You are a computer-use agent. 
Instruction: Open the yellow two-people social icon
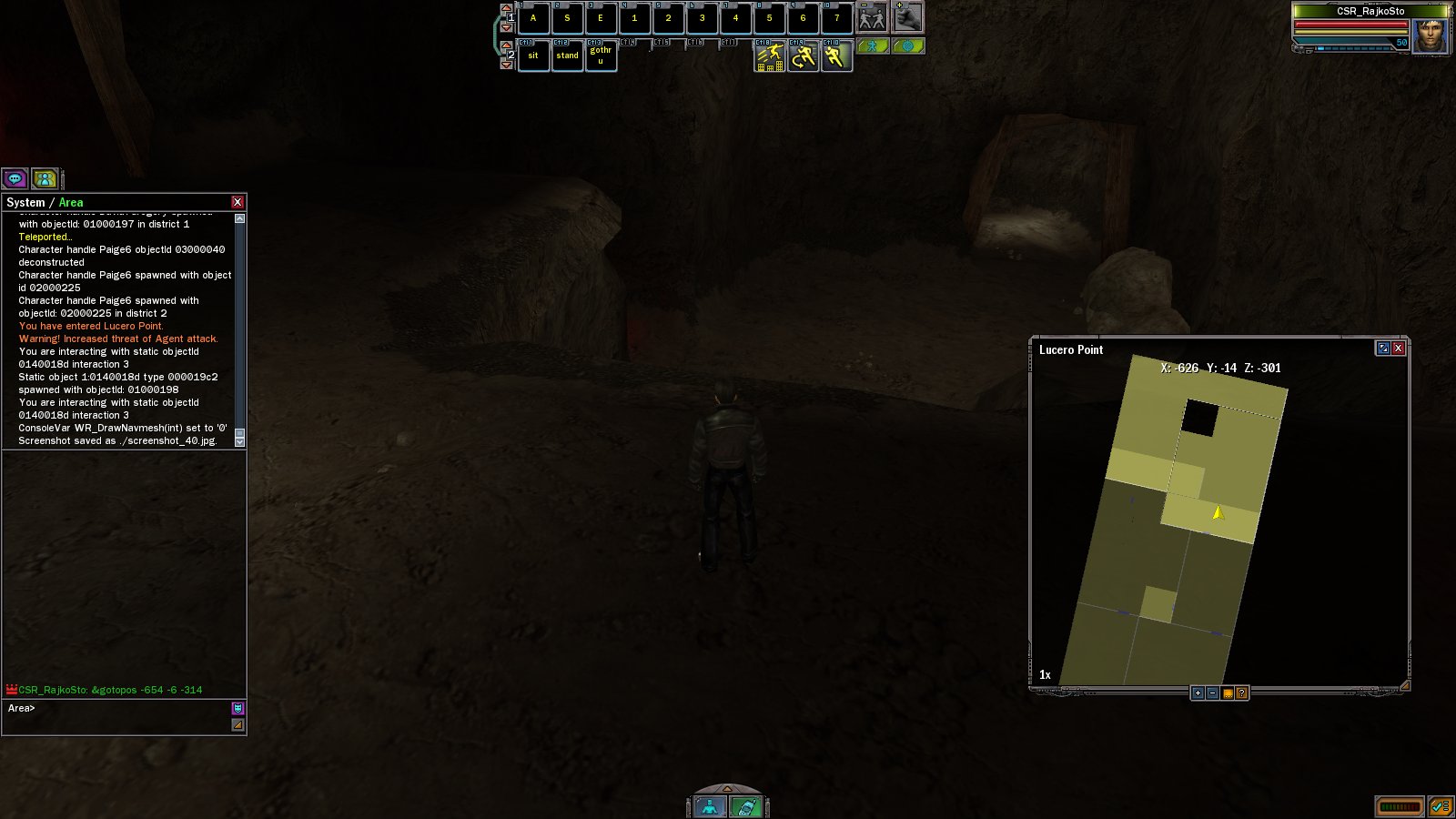(45, 178)
